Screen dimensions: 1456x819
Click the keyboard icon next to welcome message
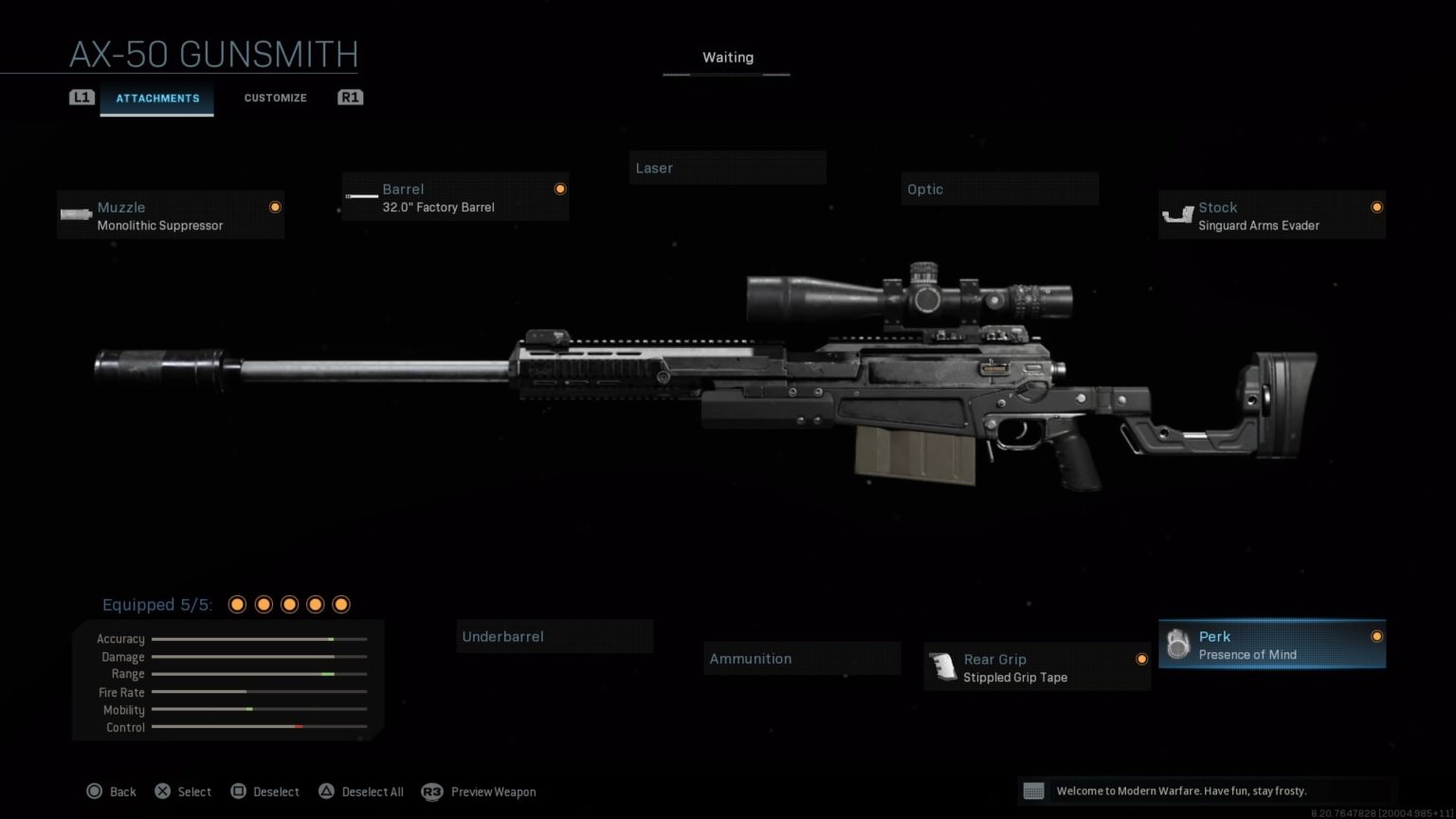pyautogui.click(x=1034, y=790)
